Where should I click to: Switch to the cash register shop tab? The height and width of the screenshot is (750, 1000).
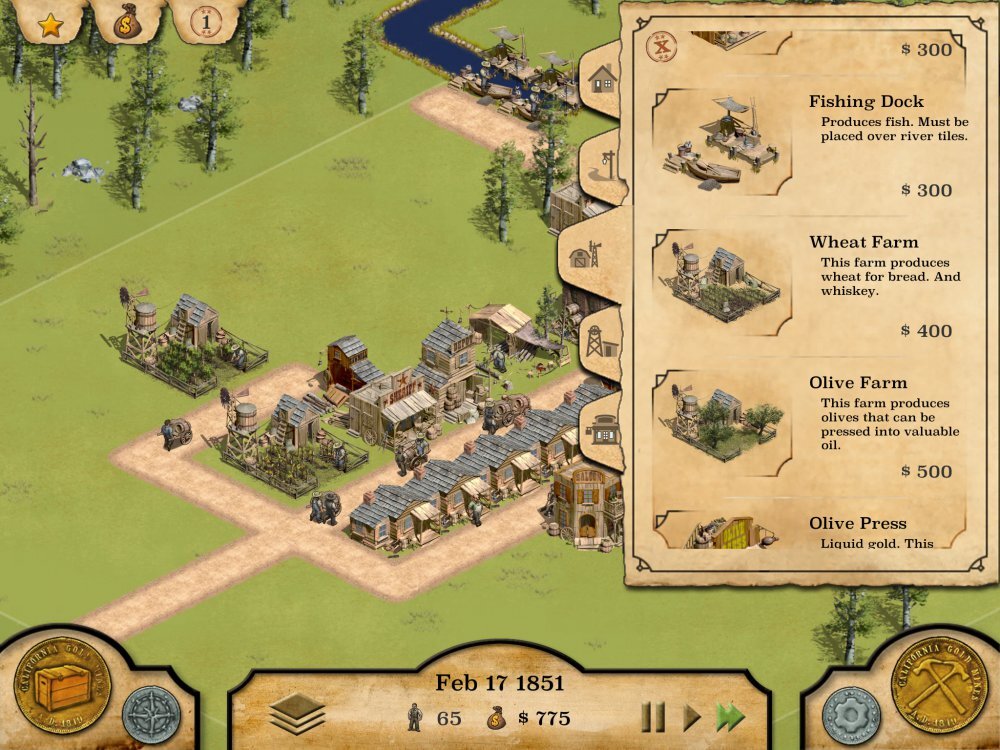pyautogui.click(x=603, y=431)
